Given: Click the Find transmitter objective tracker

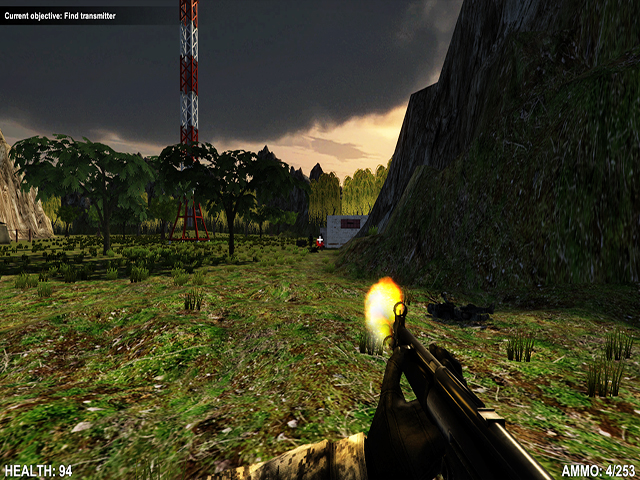Looking at the screenshot, I should coord(60,16).
